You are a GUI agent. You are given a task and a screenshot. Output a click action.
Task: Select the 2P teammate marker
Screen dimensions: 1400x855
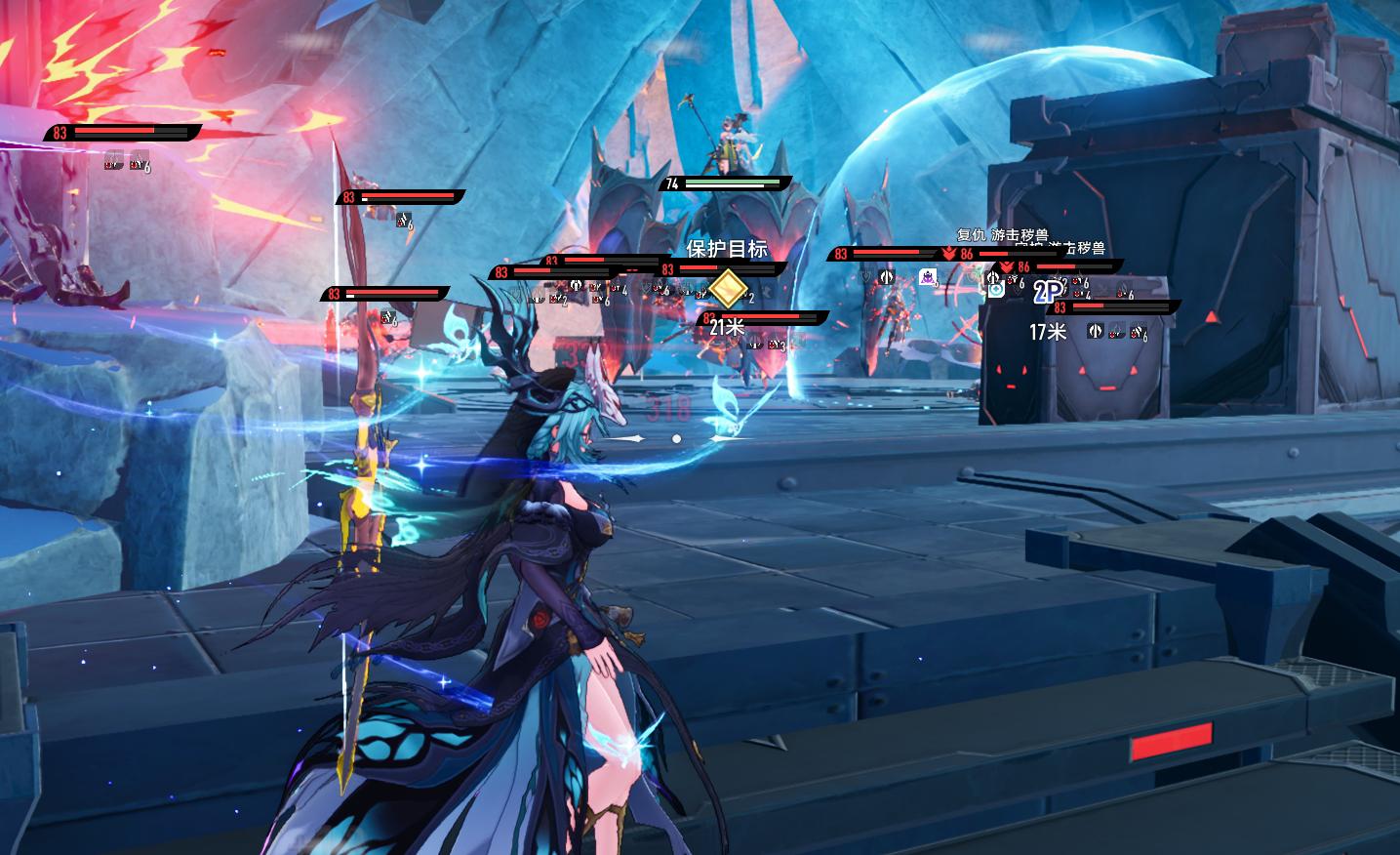(x=1047, y=292)
